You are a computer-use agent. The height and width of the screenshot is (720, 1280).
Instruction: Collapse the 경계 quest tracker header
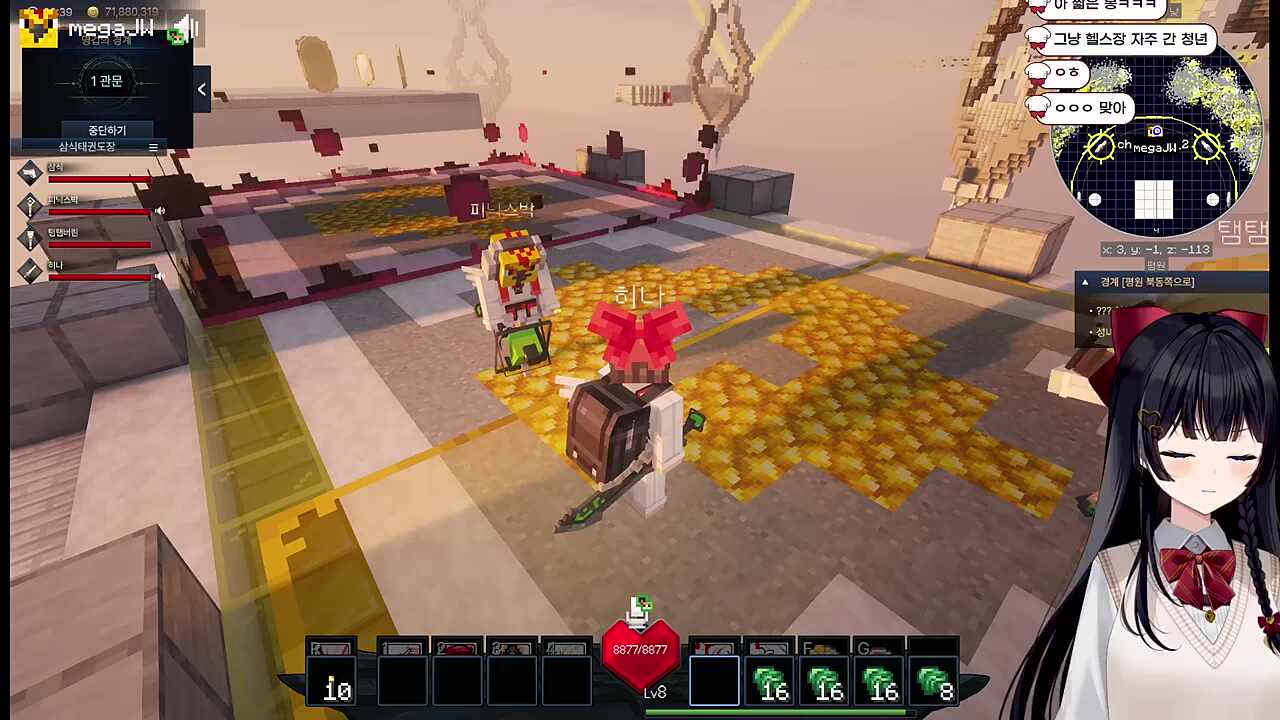pyautogui.click(x=1085, y=283)
